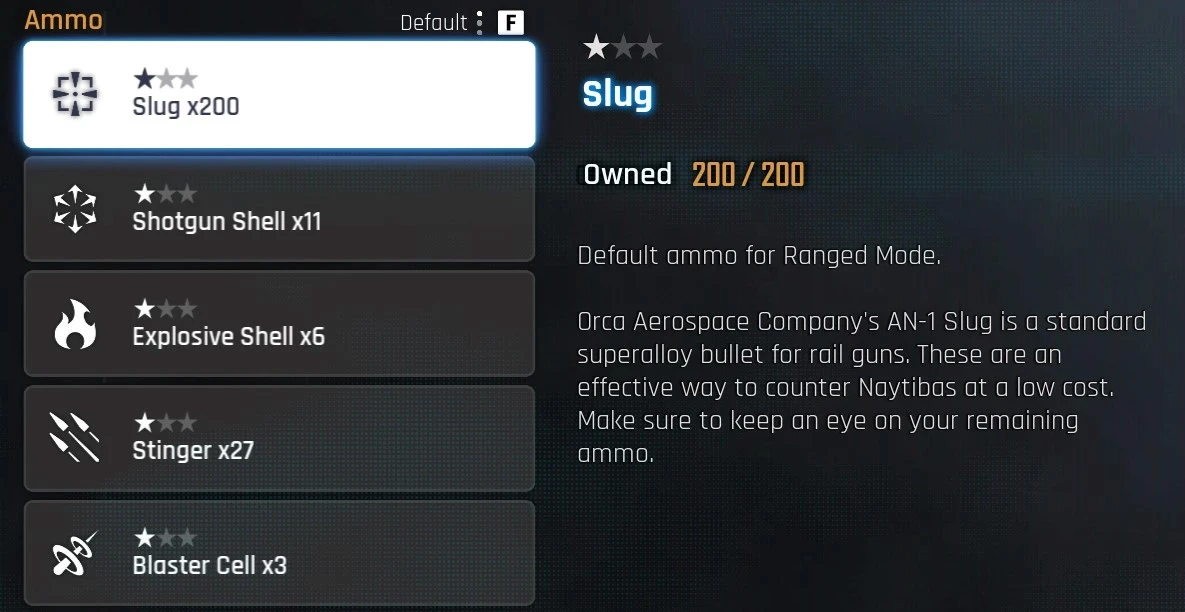
Task: Choose the Shotgun Shell x11 ammo
Action: point(279,209)
